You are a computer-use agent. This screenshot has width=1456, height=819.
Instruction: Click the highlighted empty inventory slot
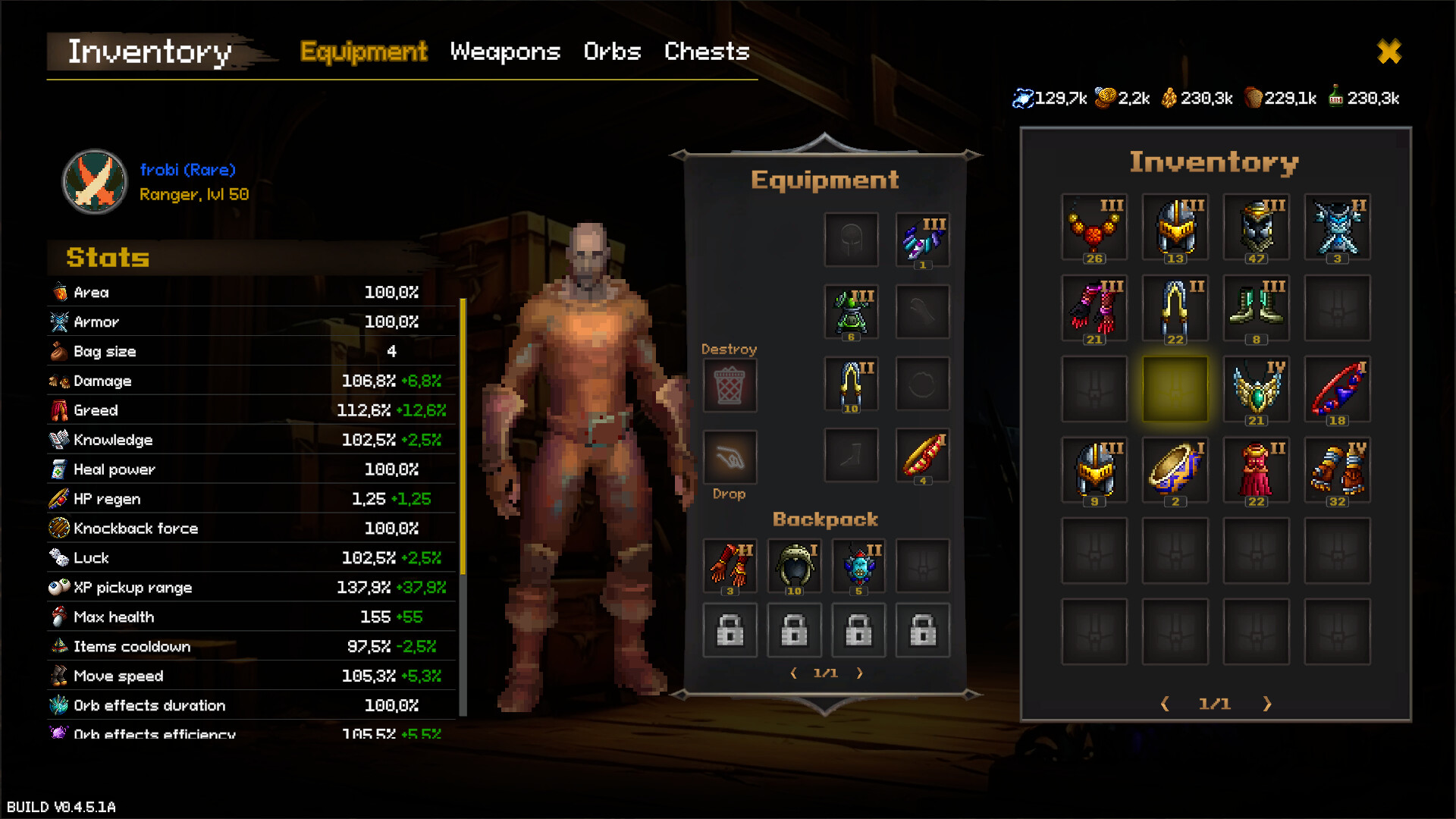pos(1175,389)
